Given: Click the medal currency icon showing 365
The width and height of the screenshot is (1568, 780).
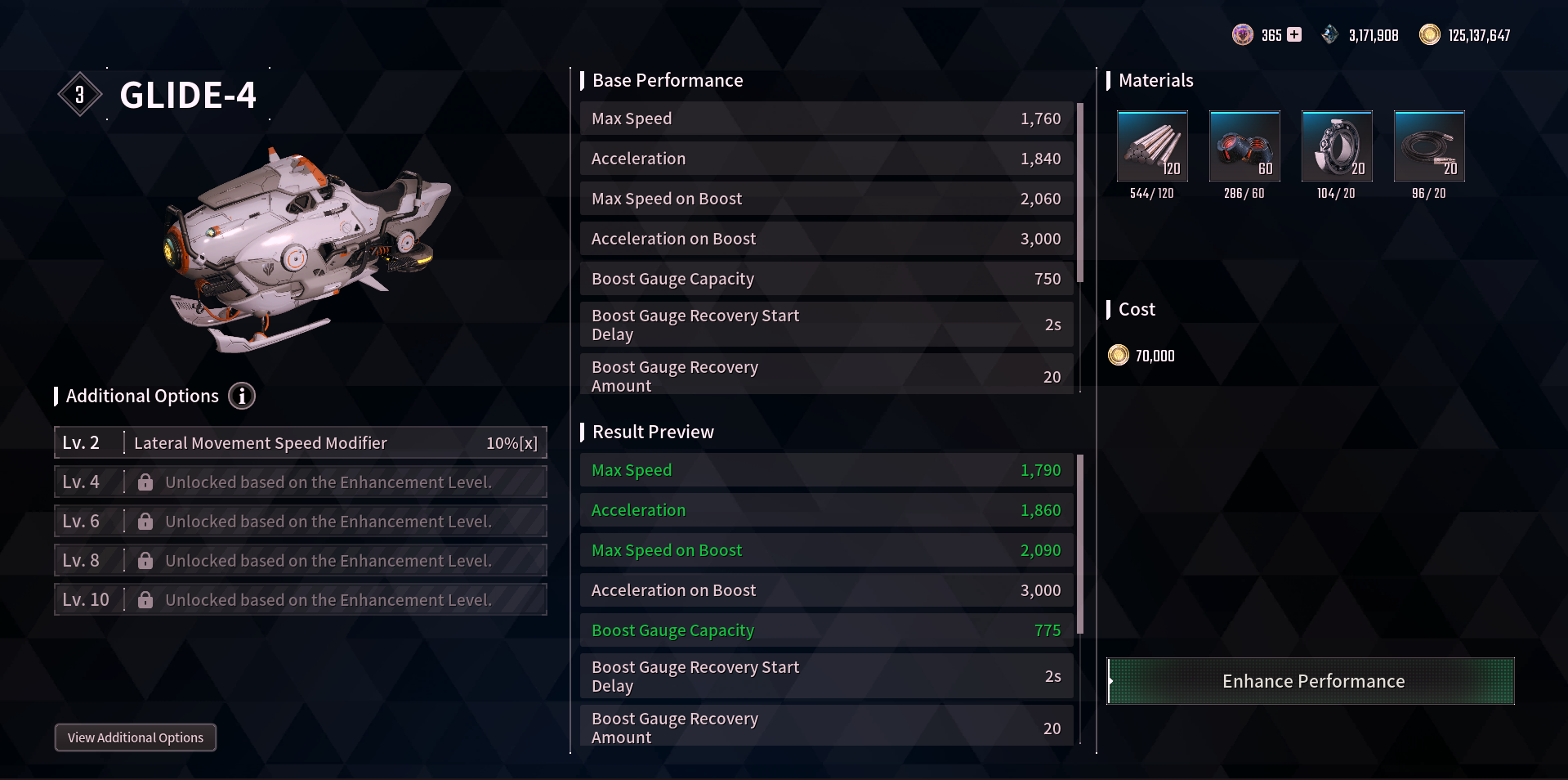Looking at the screenshot, I should coord(1243,34).
